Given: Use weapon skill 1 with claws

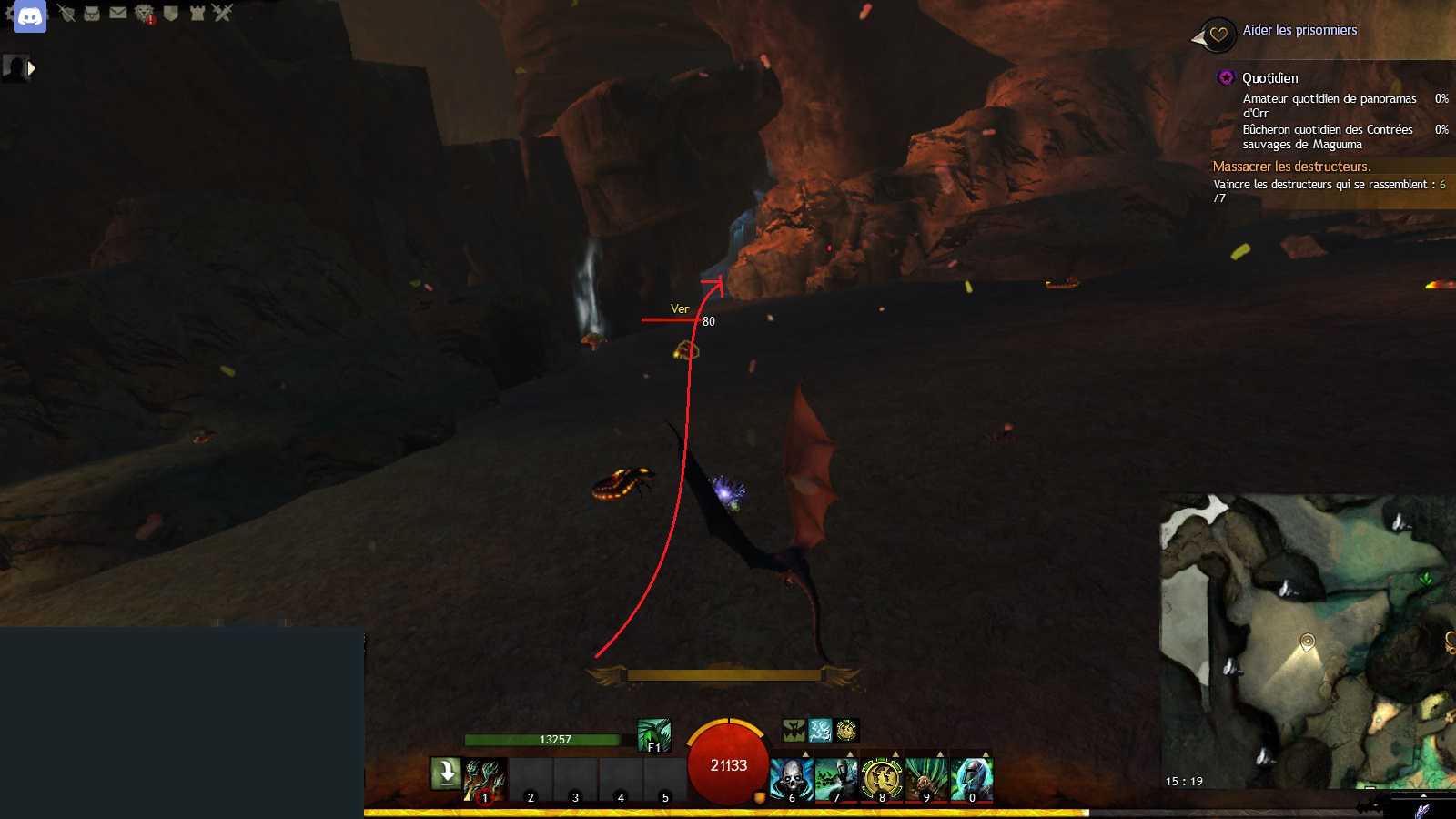Looking at the screenshot, I should 485,780.
